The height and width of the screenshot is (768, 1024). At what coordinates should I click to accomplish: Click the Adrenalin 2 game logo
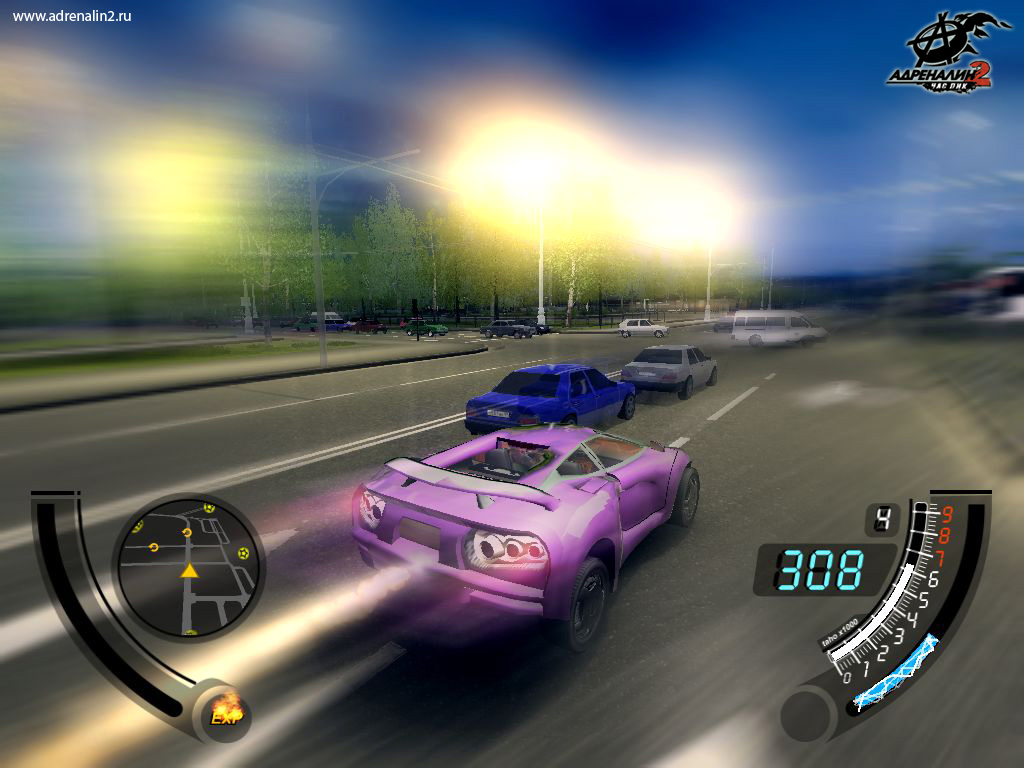945,55
